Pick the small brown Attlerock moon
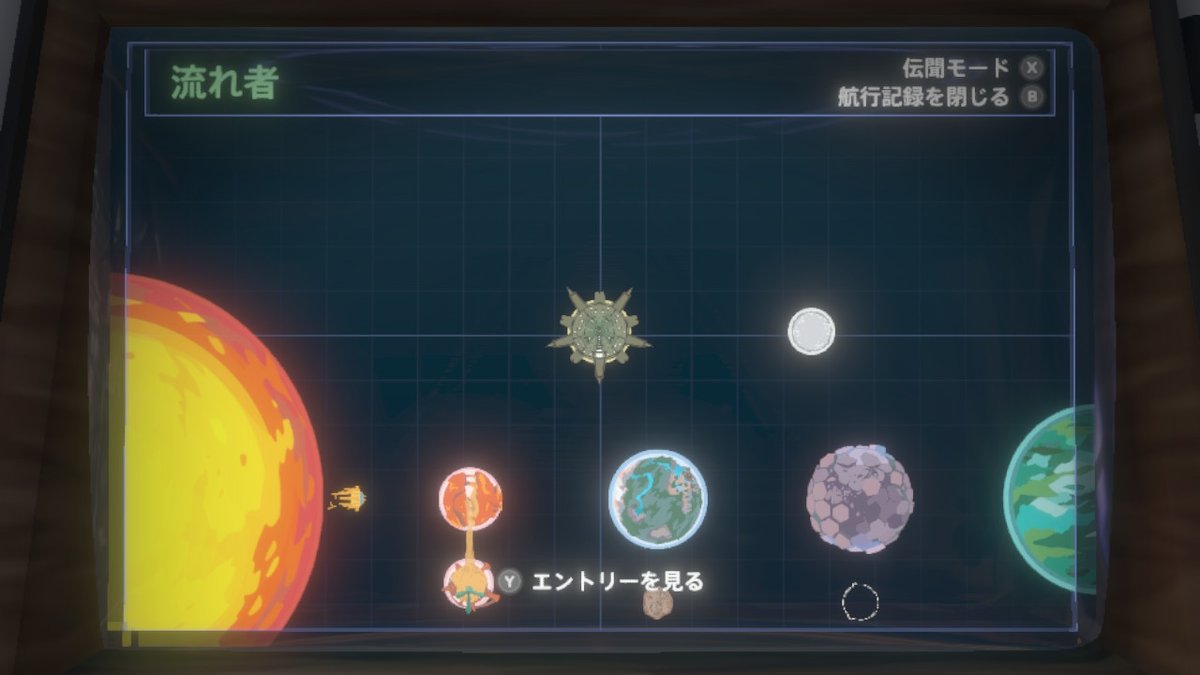Viewport: 1200px width, 675px height. pos(657,603)
